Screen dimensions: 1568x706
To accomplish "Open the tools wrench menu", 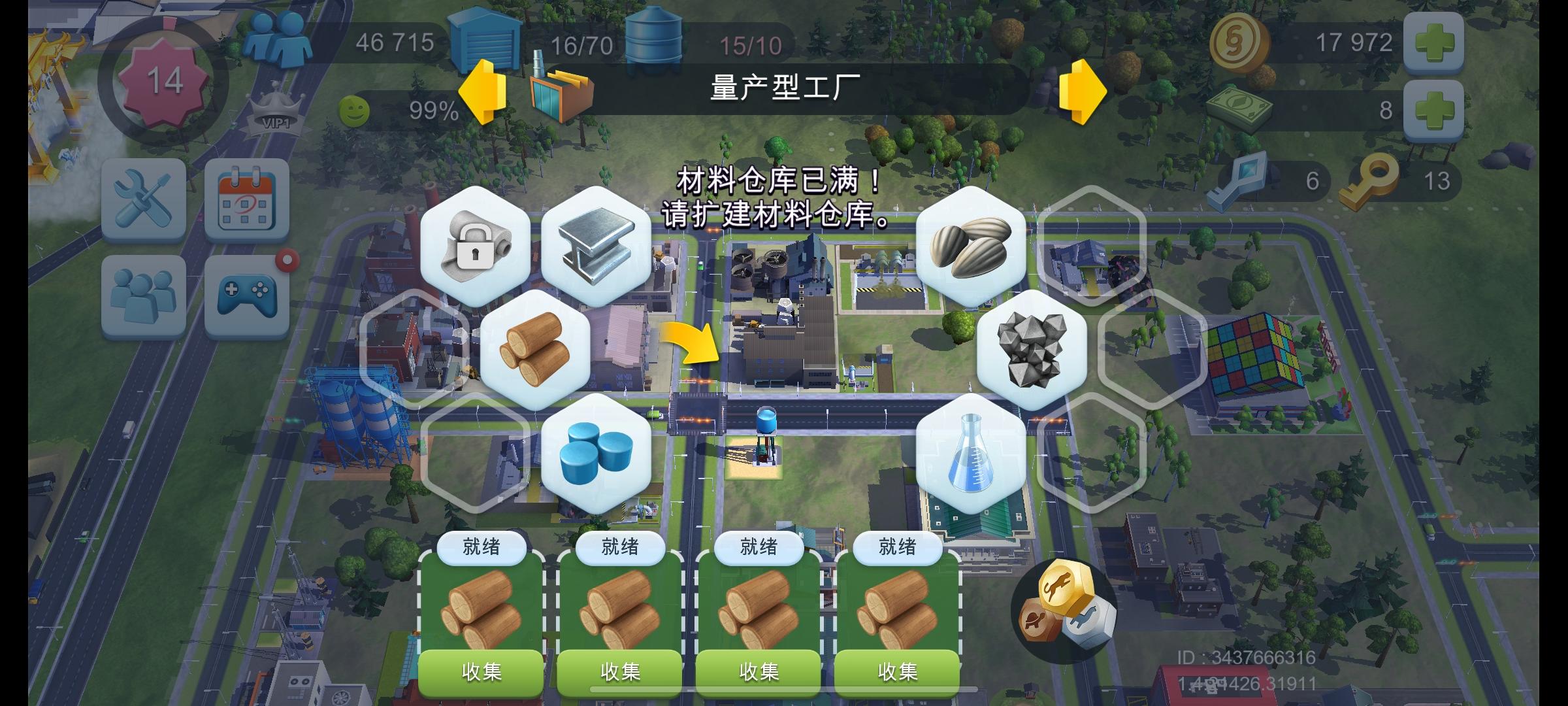I will [142, 200].
